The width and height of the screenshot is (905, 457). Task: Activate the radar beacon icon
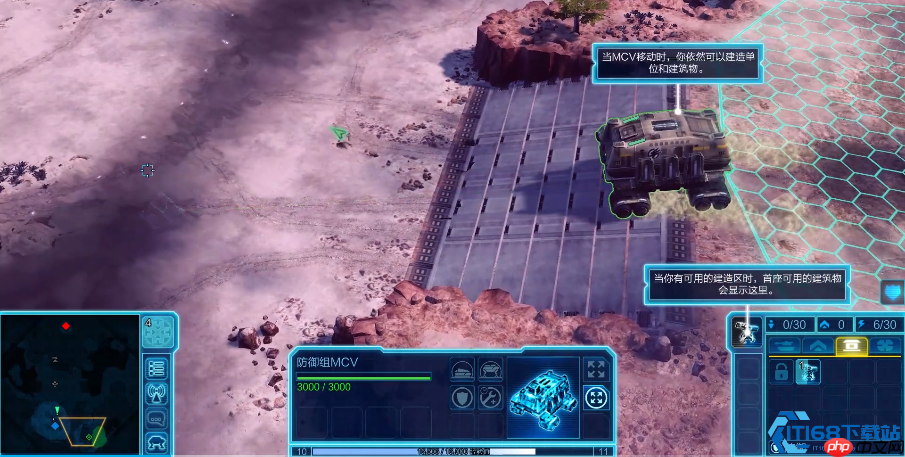pyautogui.click(x=156, y=391)
